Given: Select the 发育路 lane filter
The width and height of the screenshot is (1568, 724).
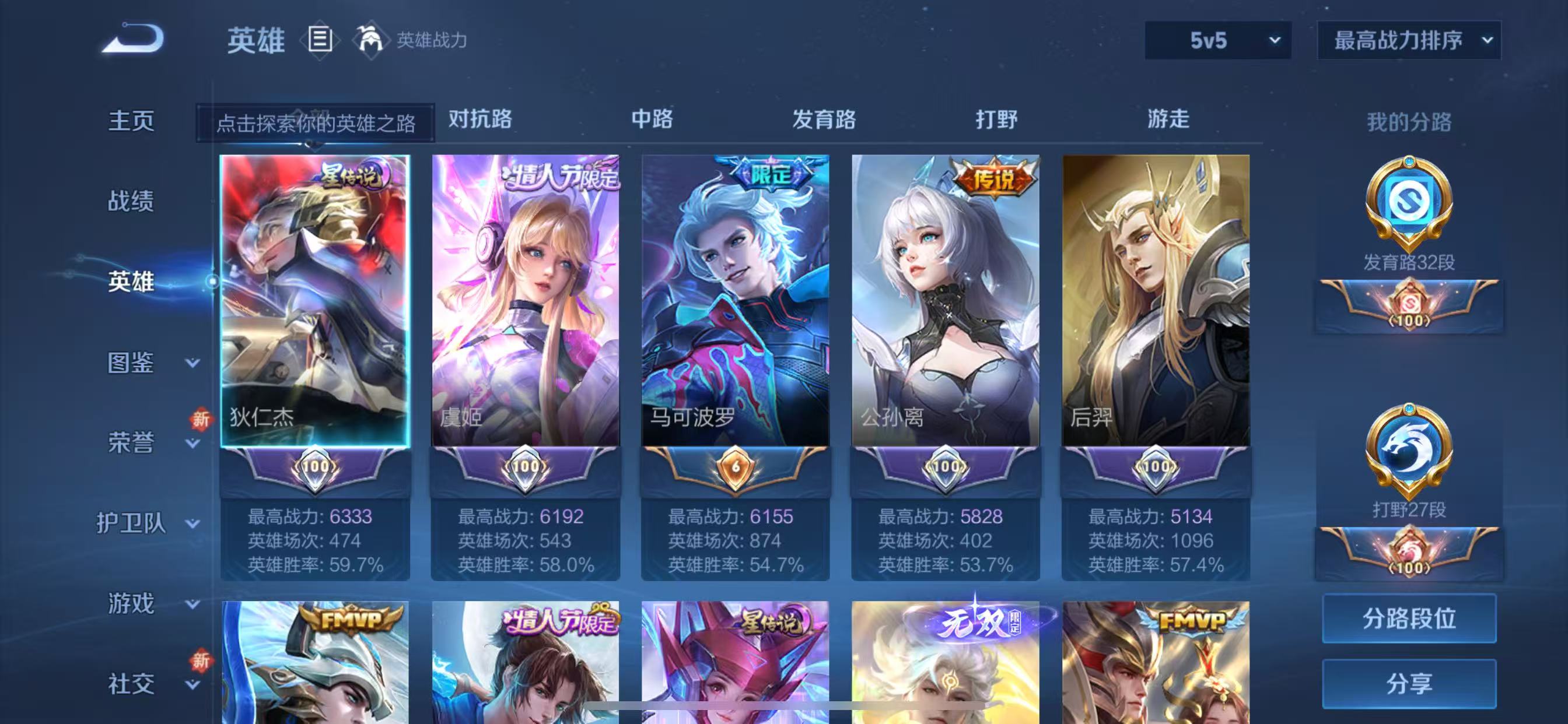Looking at the screenshot, I should tap(825, 121).
